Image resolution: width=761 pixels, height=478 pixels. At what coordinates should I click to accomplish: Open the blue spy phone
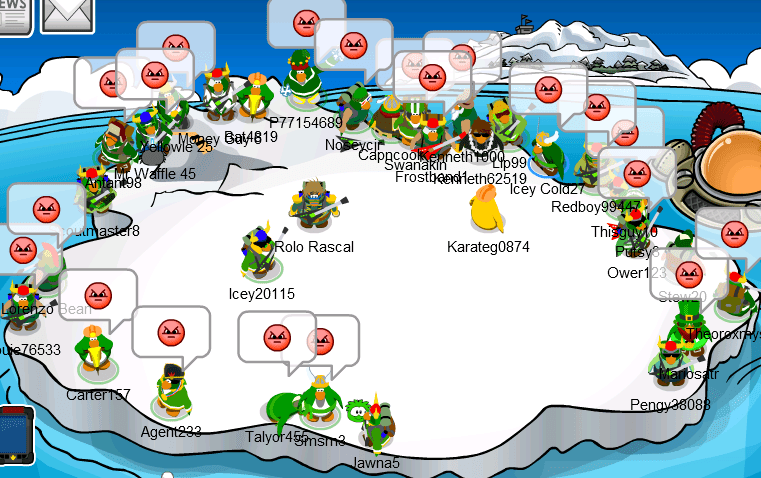click(x=17, y=437)
